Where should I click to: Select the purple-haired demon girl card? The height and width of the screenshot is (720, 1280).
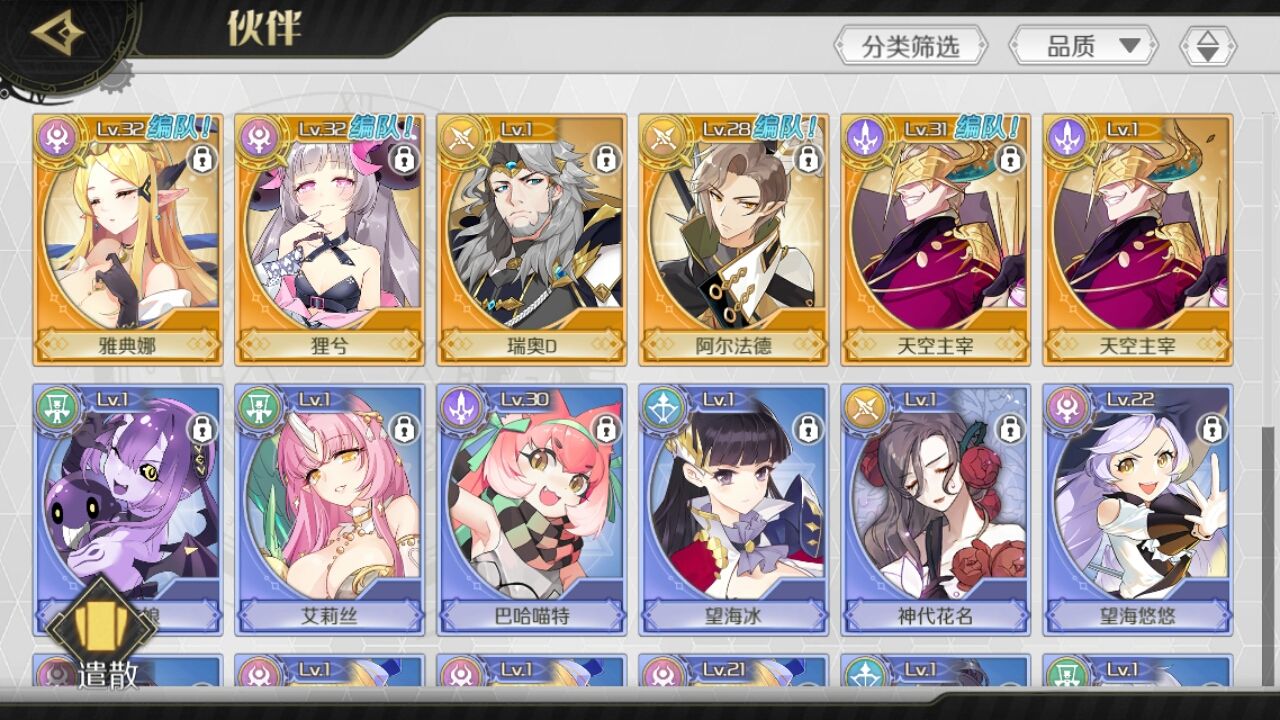click(x=128, y=490)
